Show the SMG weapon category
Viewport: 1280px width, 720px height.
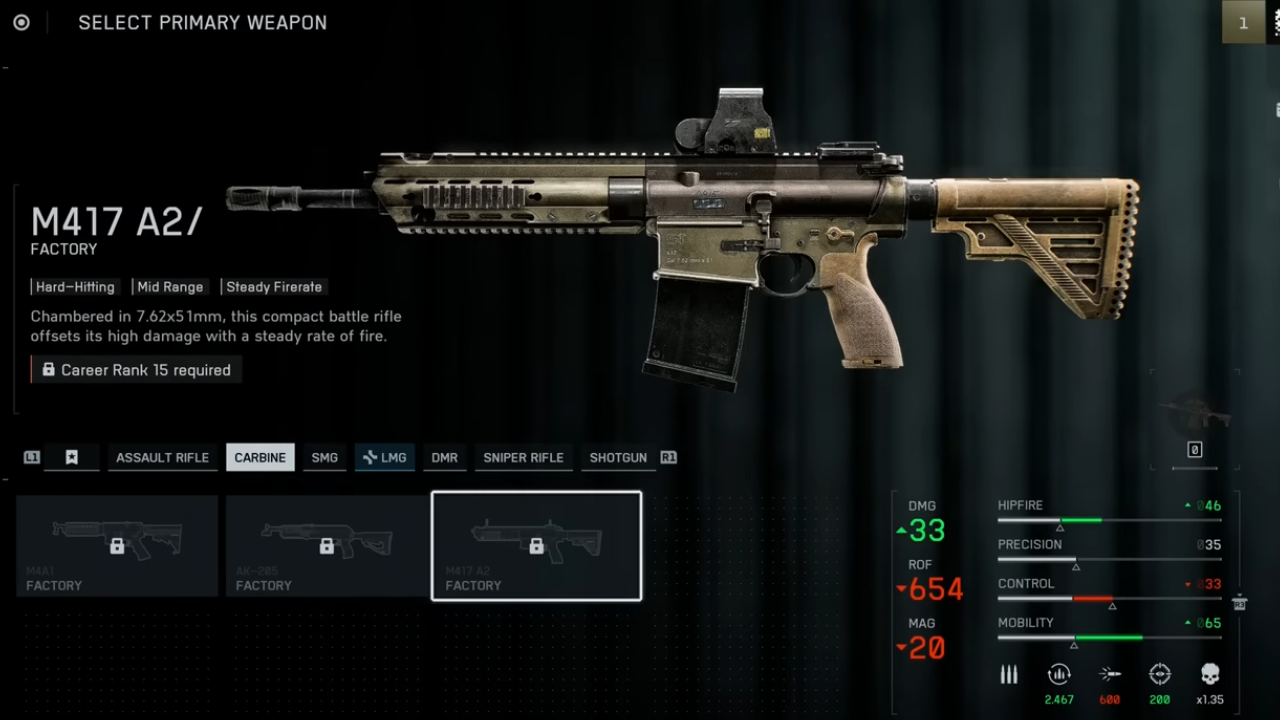tap(325, 457)
